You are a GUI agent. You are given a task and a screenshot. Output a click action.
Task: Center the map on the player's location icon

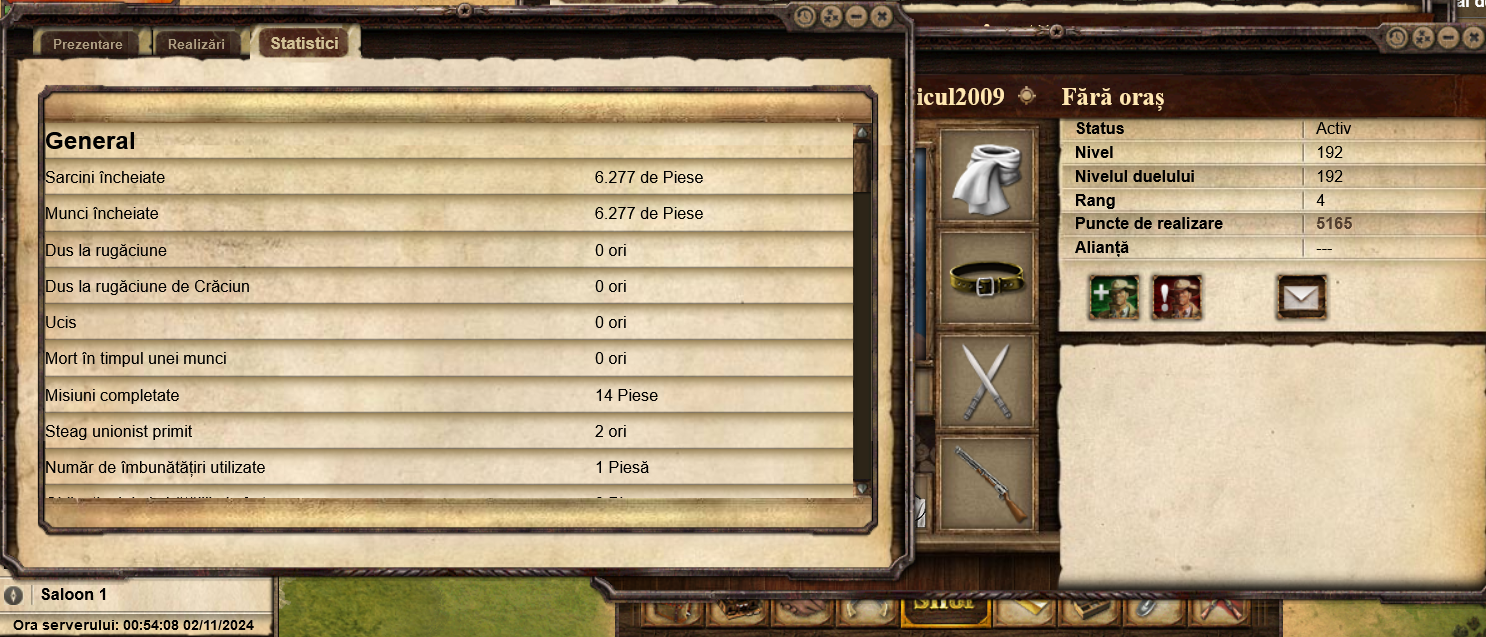click(1027, 96)
